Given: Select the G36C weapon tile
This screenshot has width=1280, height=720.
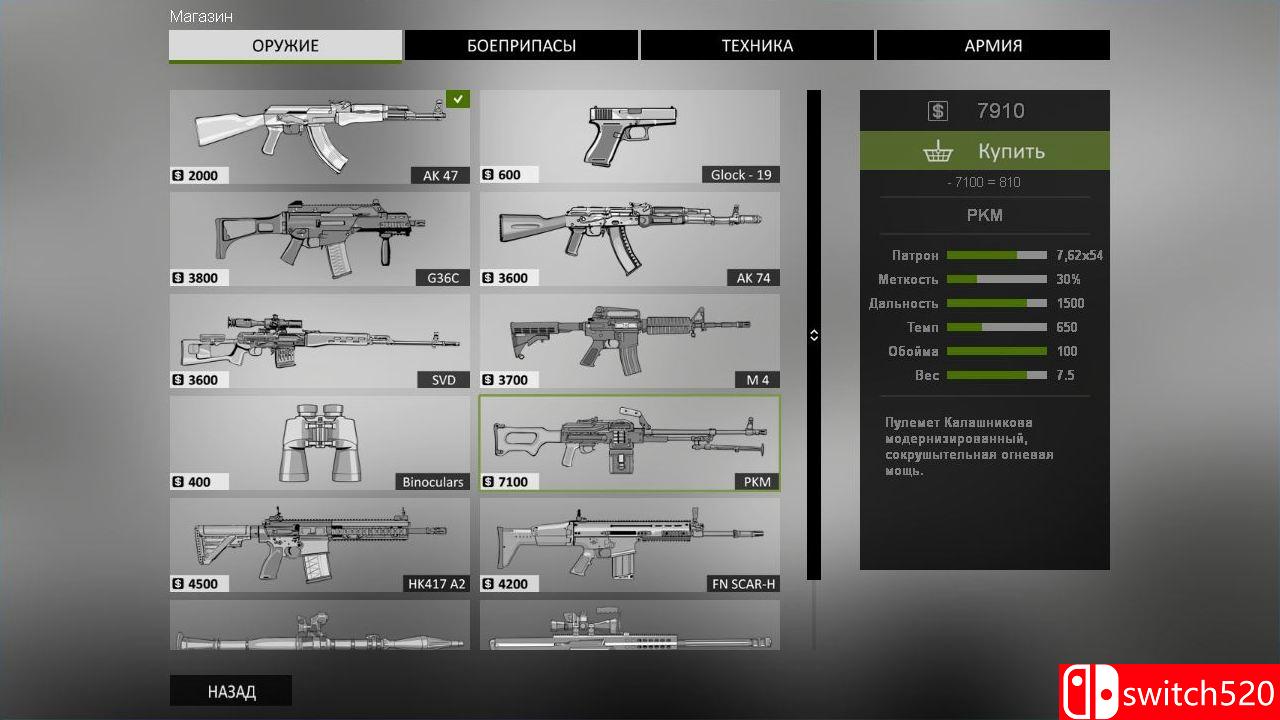Looking at the screenshot, I should point(320,239).
